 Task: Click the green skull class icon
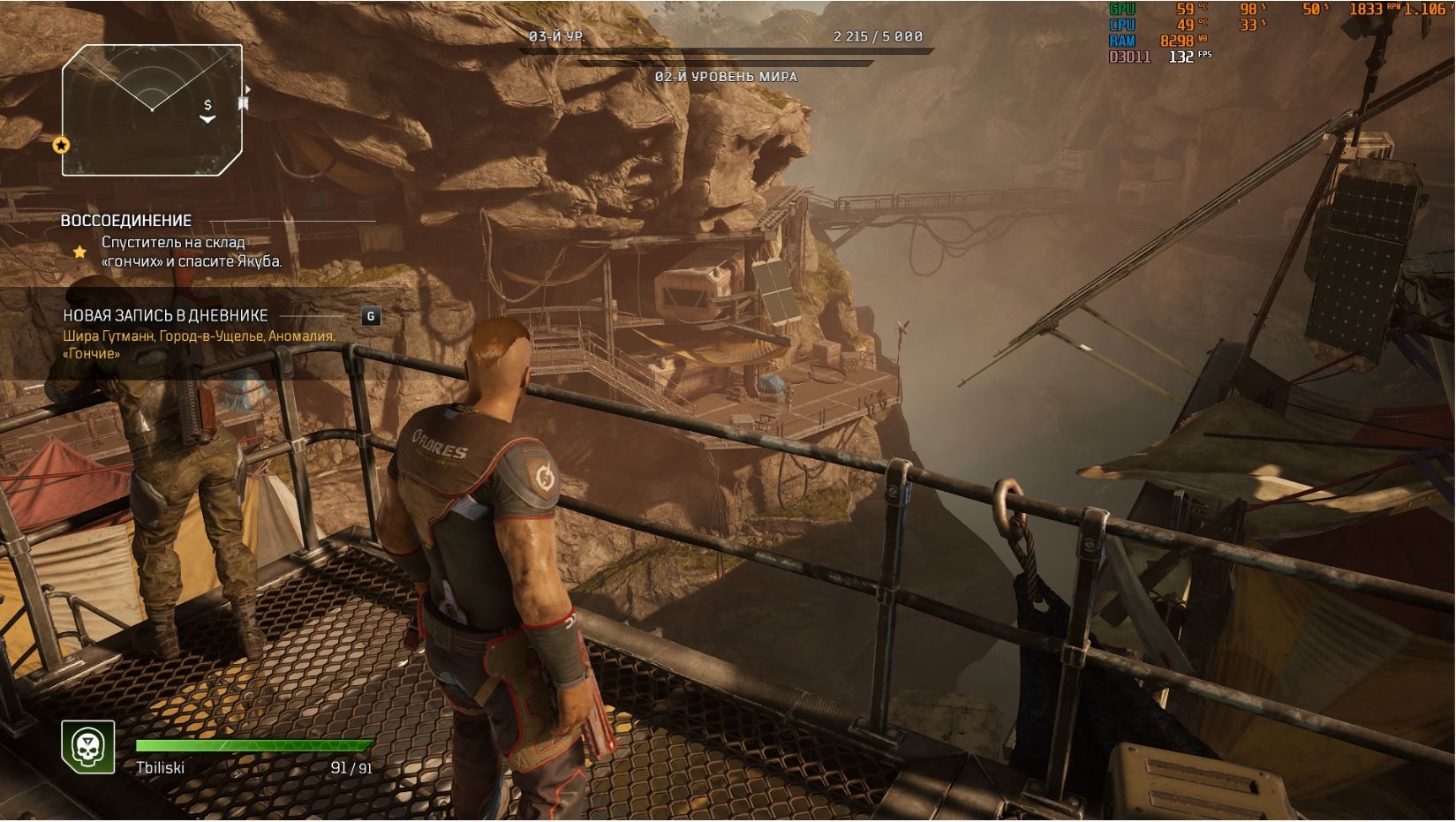[87, 747]
